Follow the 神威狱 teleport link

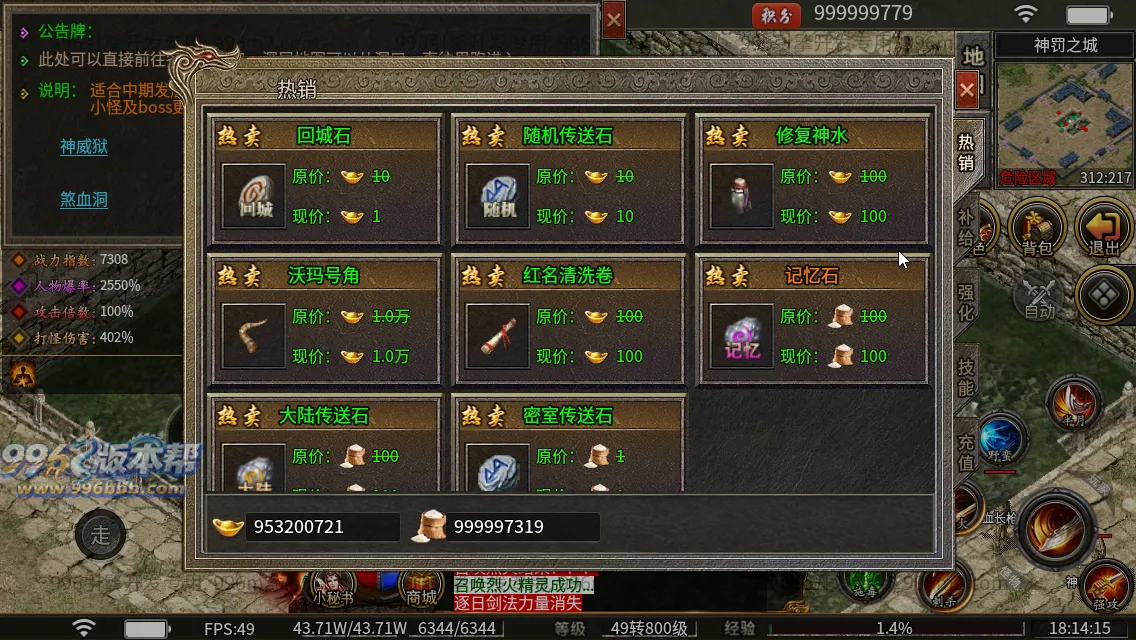pyautogui.click(x=84, y=147)
